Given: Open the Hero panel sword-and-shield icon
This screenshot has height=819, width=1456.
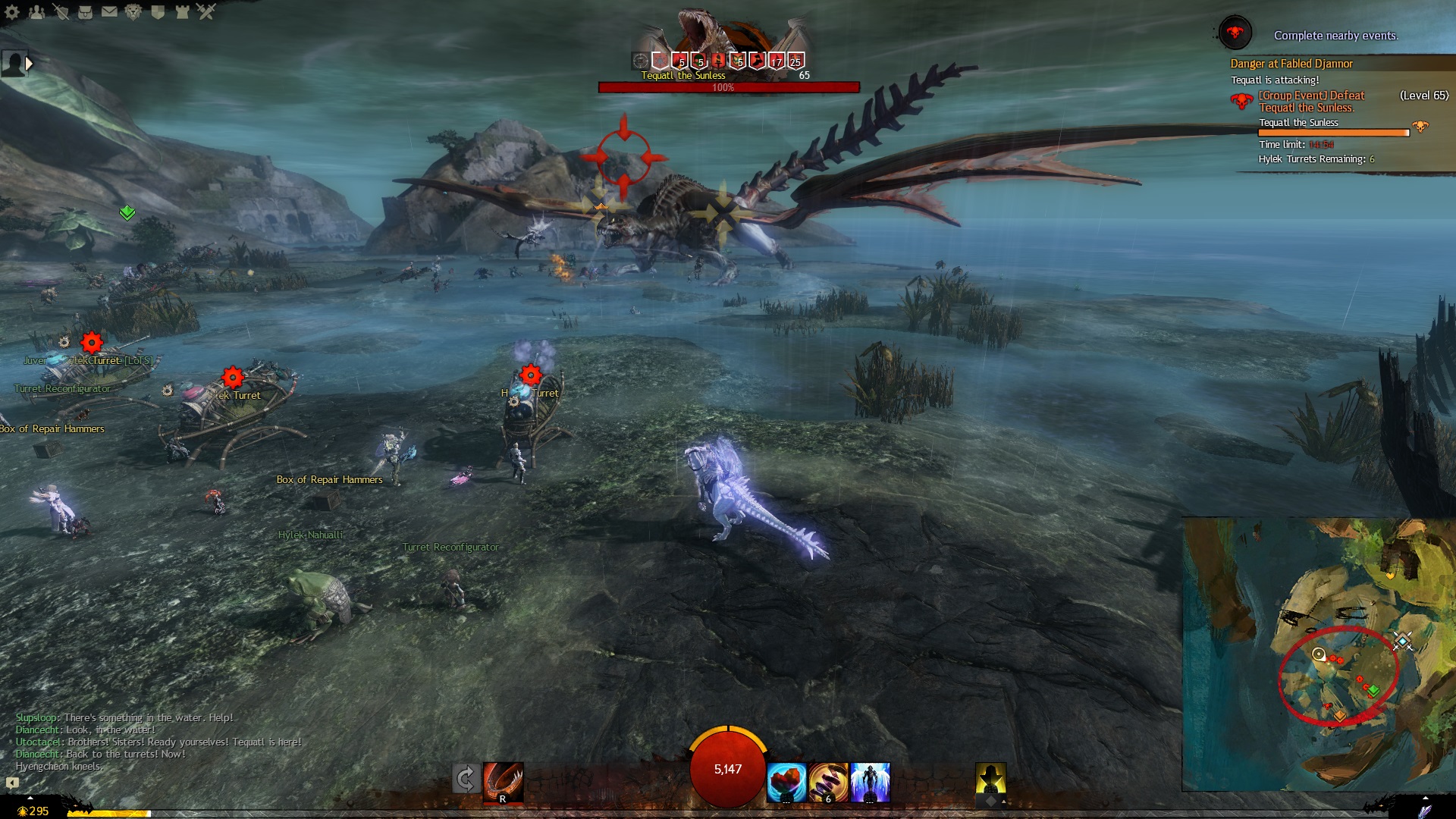Looking at the screenshot, I should (61, 11).
